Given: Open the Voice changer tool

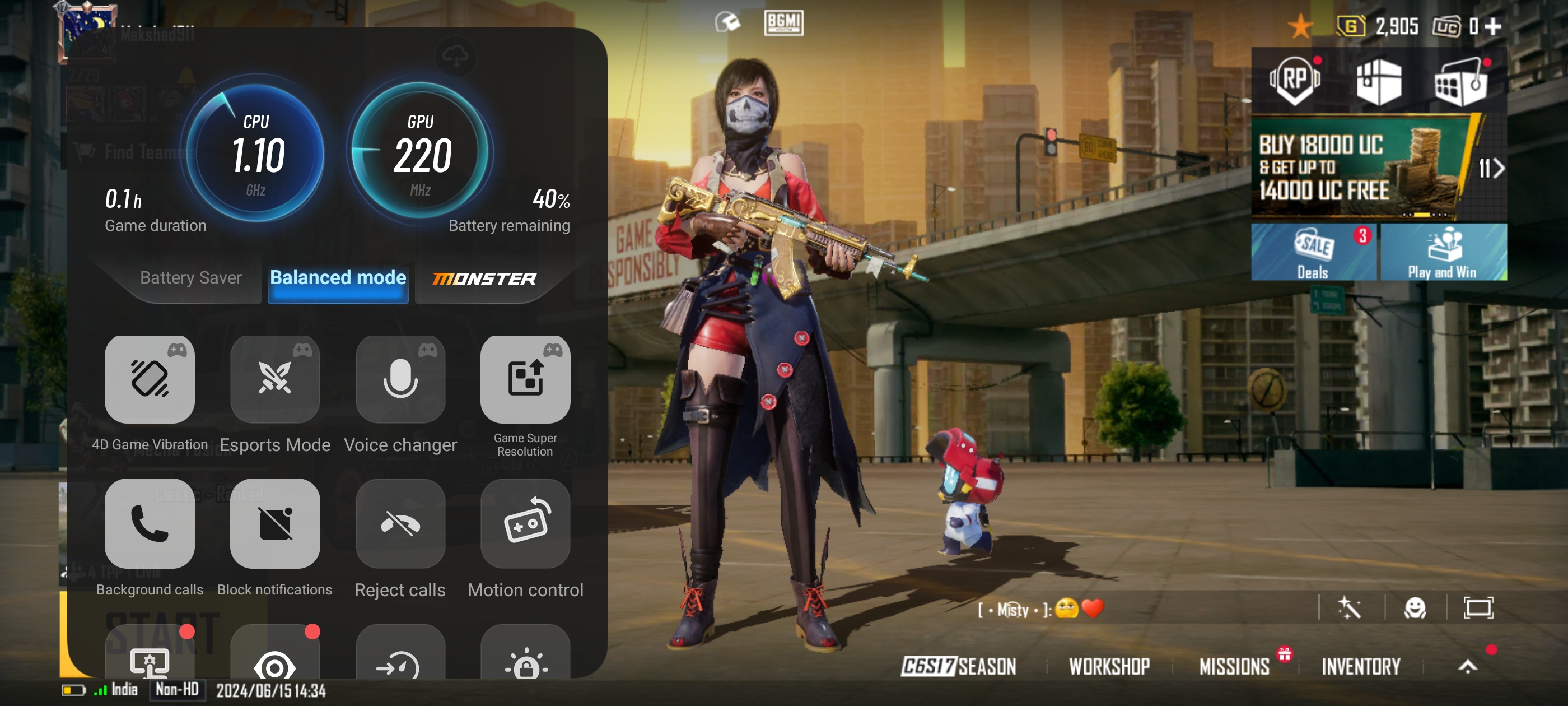Looking at the screenshot, I should point(400,379).
